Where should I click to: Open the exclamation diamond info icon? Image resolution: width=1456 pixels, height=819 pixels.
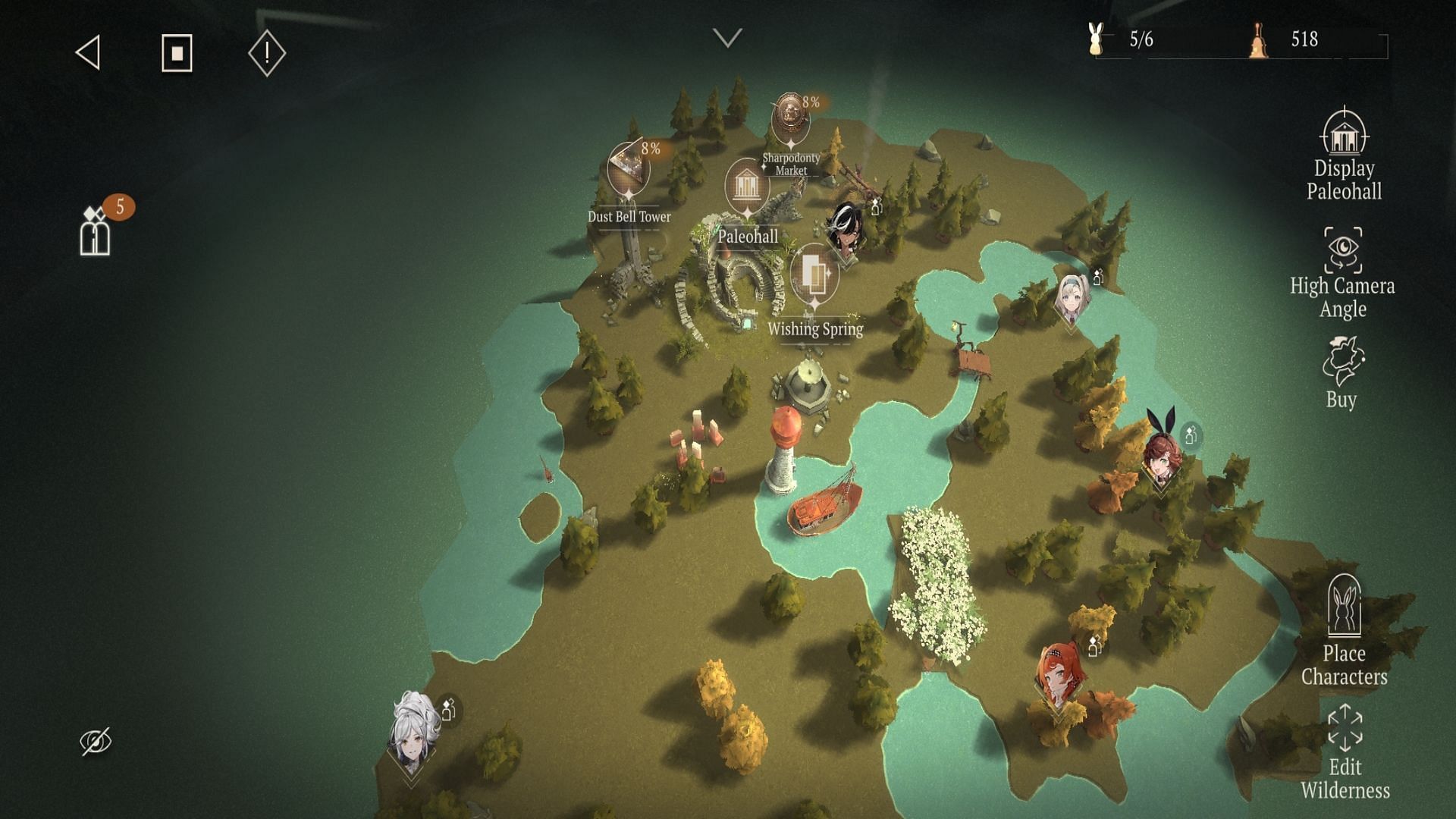[x=266, y=53]
